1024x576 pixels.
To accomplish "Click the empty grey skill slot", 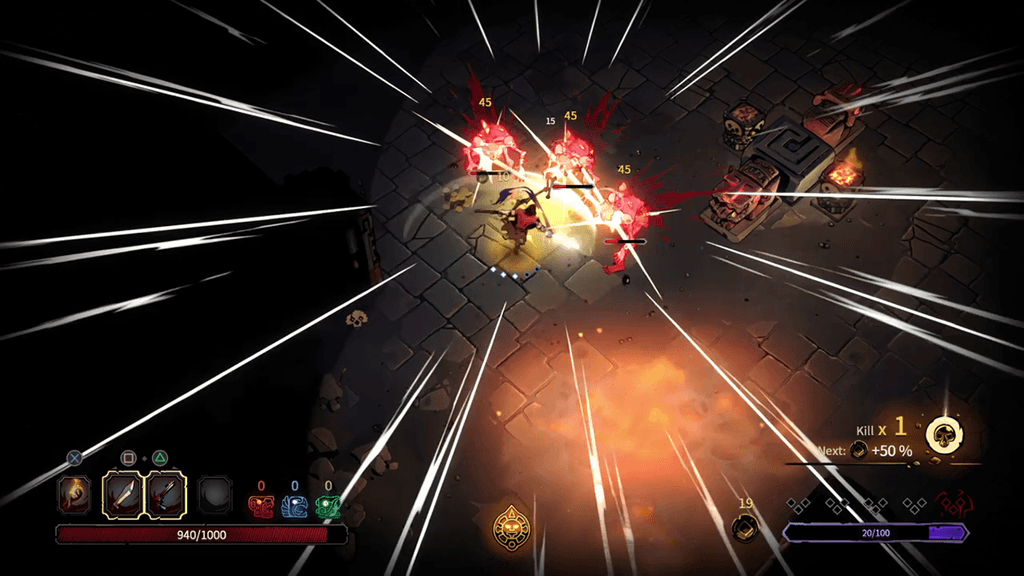I will click(214, 493).
